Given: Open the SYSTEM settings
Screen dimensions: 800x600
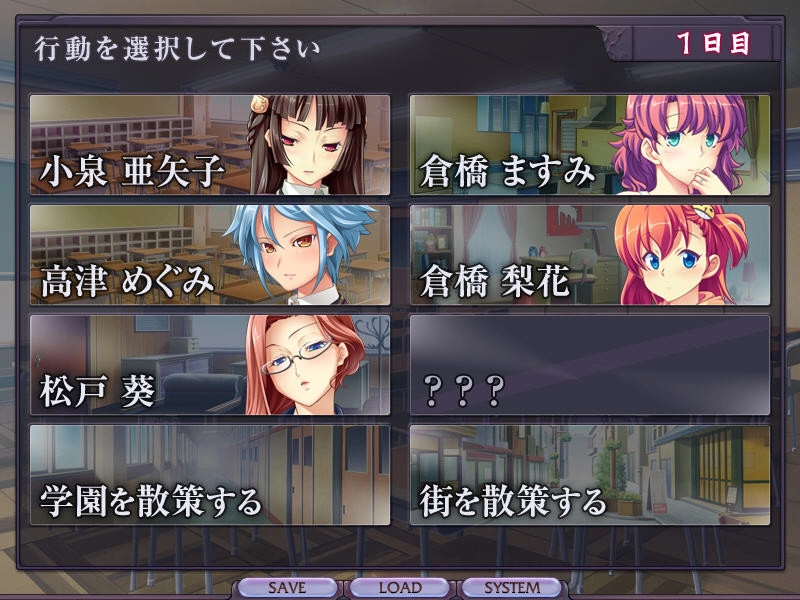Looking at the screenshot, I should coord(512,588).
